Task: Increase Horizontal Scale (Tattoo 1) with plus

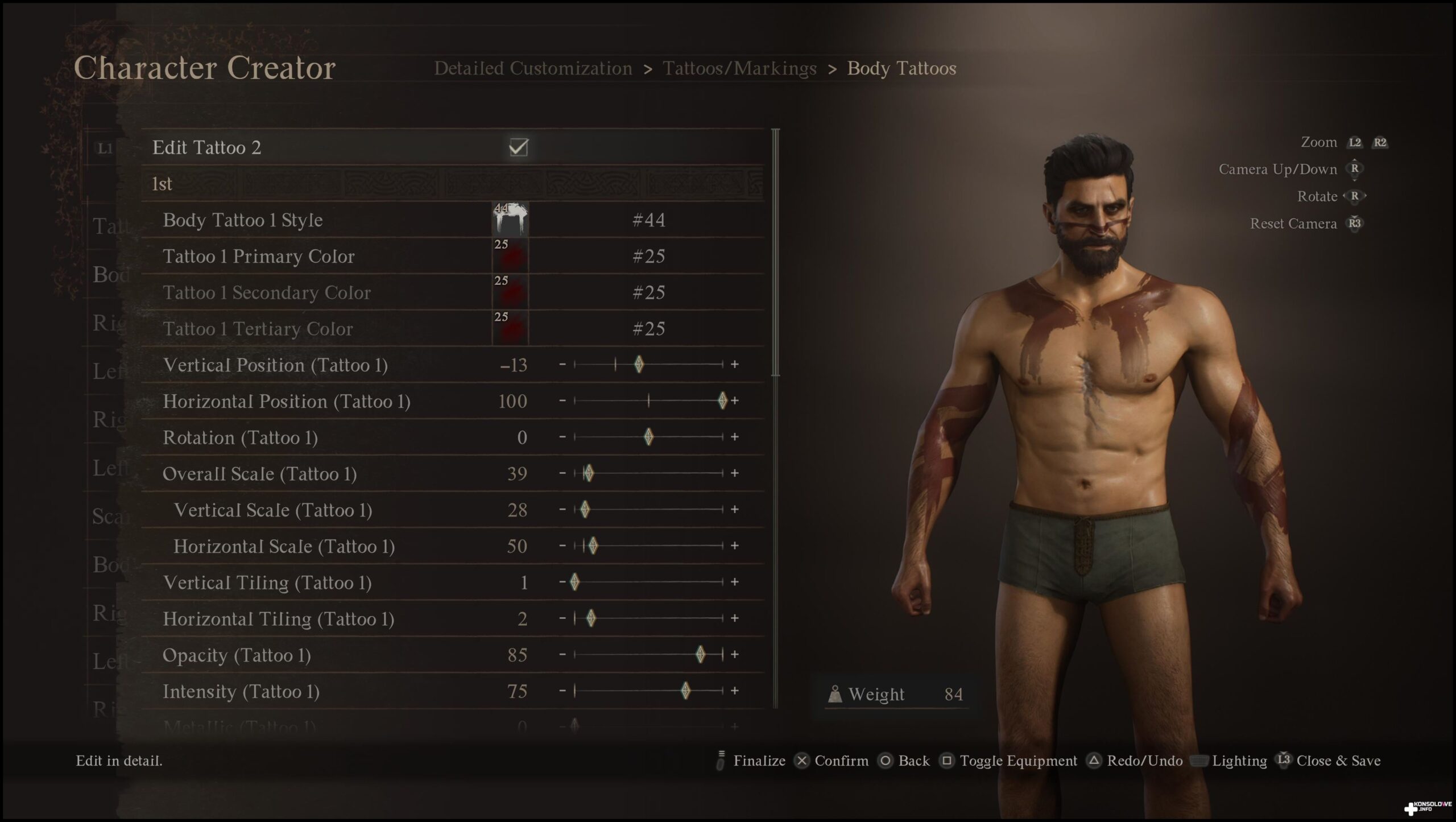Action: click(735, 546)
